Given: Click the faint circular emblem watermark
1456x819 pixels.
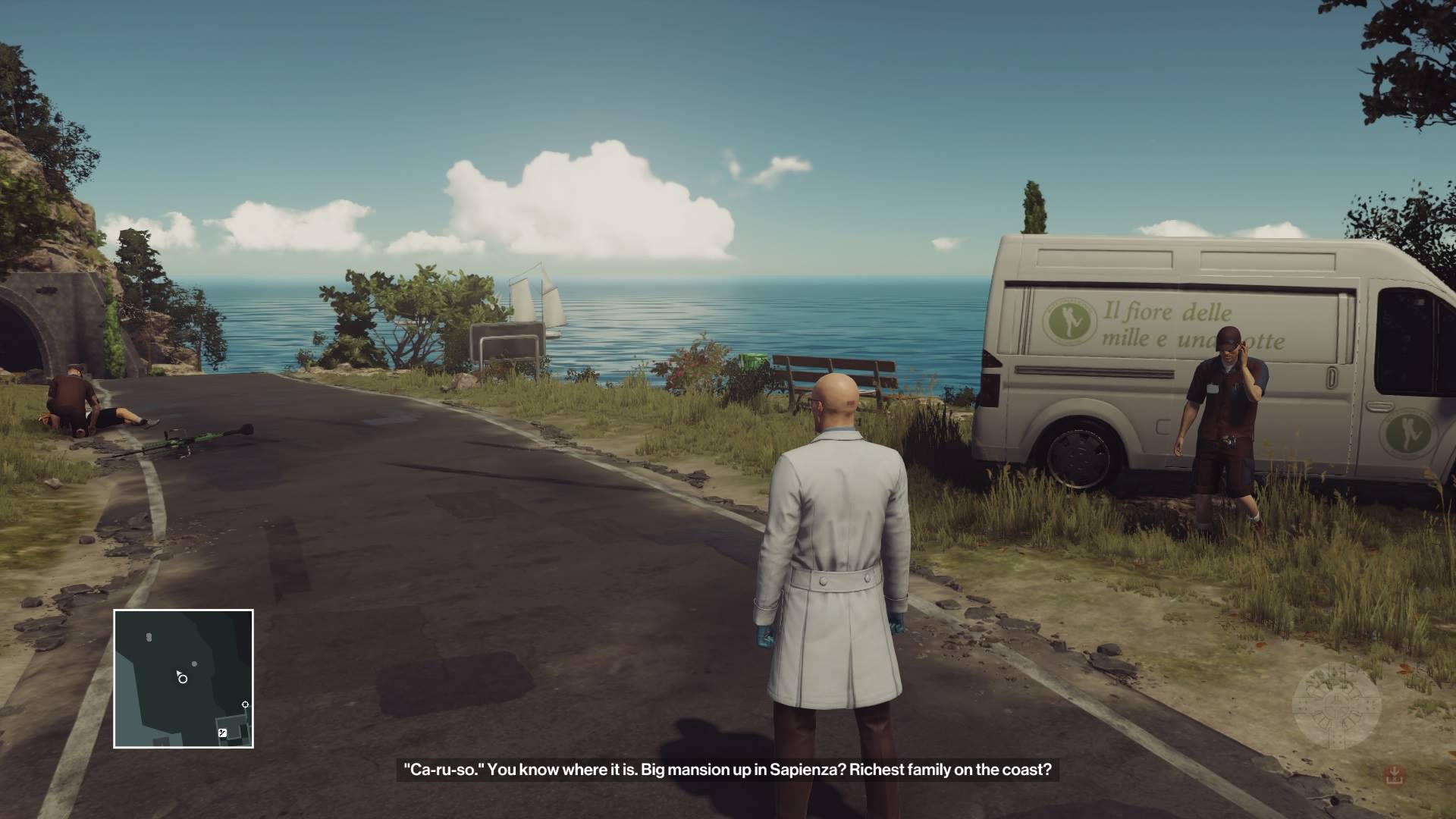Looking at the screenshot, I should coord(1336,707).
